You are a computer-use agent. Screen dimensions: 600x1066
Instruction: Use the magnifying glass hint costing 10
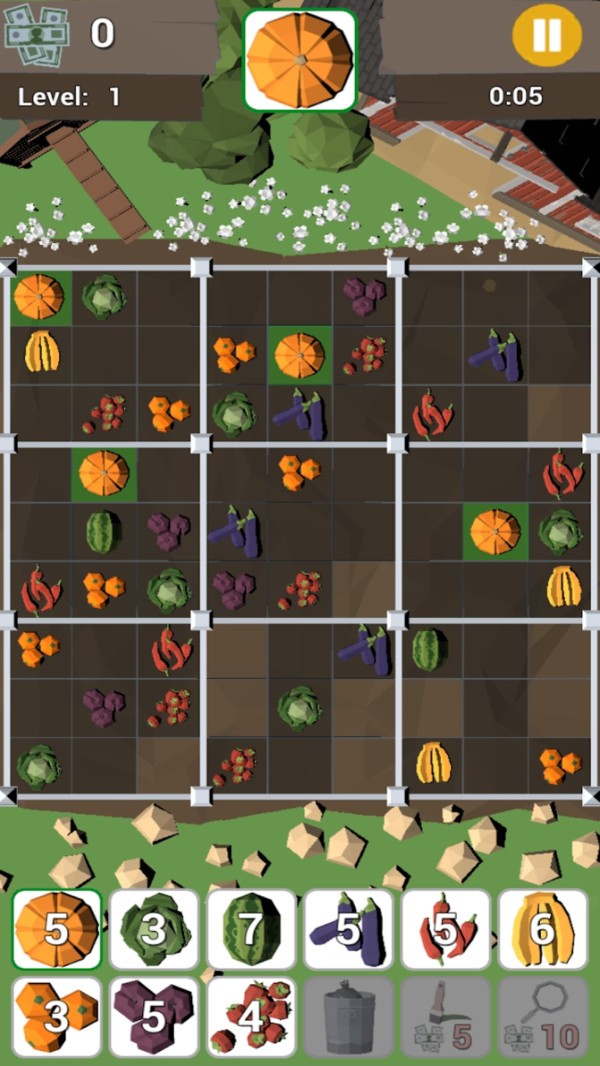543,1016
